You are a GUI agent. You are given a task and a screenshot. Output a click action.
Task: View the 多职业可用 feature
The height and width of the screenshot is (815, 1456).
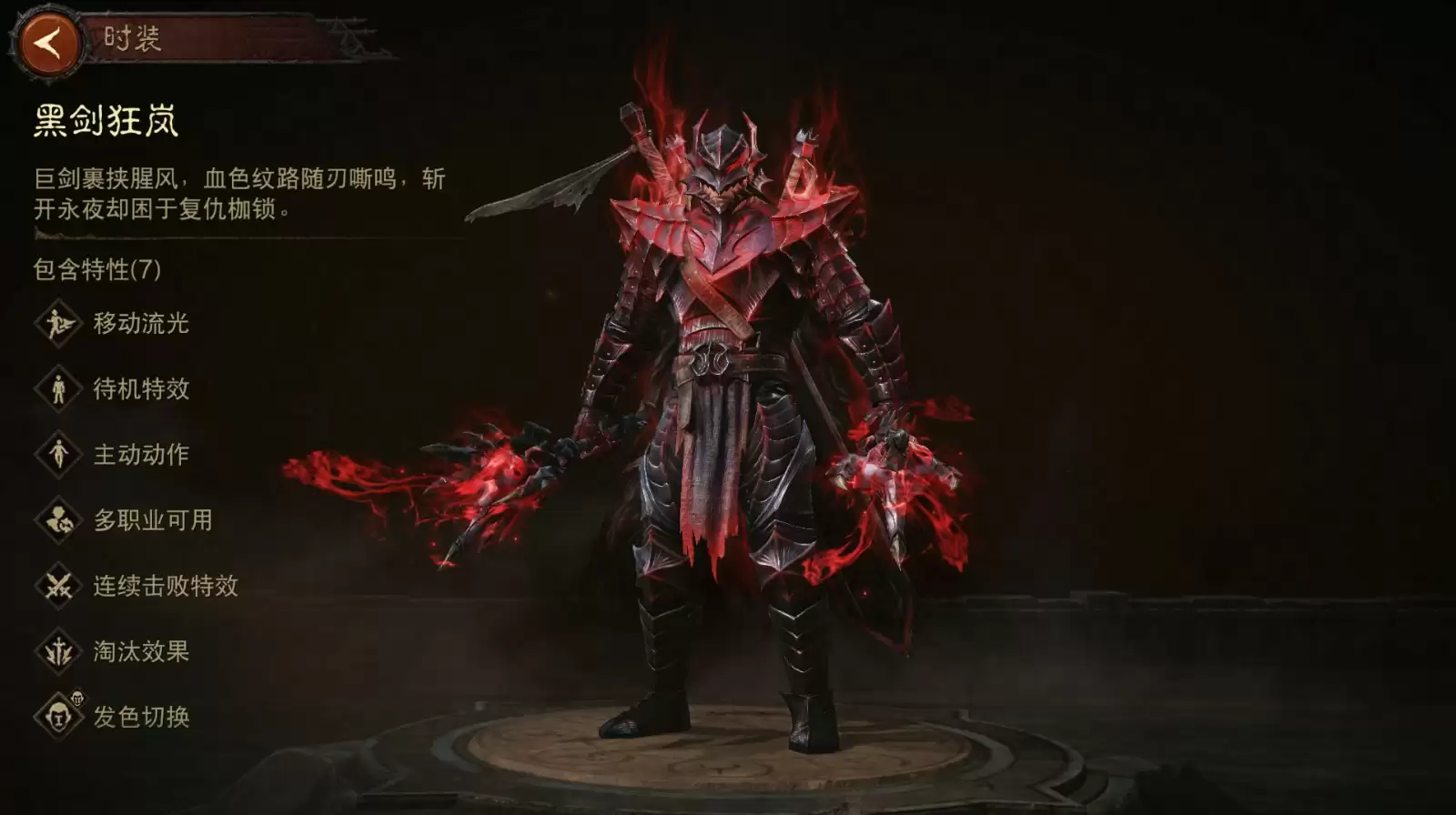(x=124, y=520)
